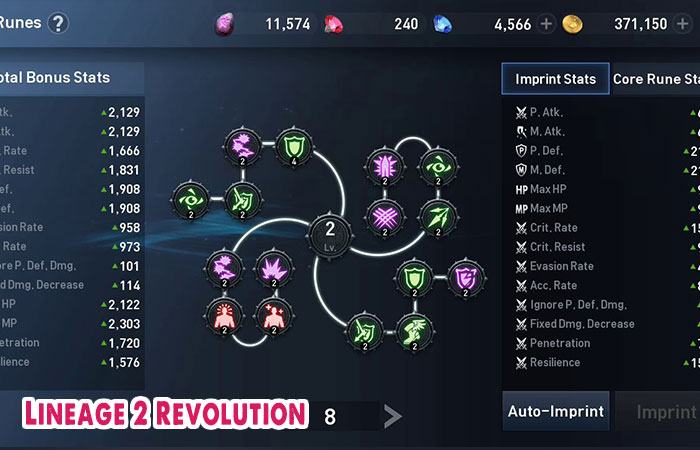Image resolution: width=700 pixels, height=450 pixels.
Task: Select the green winged boot rune
Action: click(x=413, y=329)
